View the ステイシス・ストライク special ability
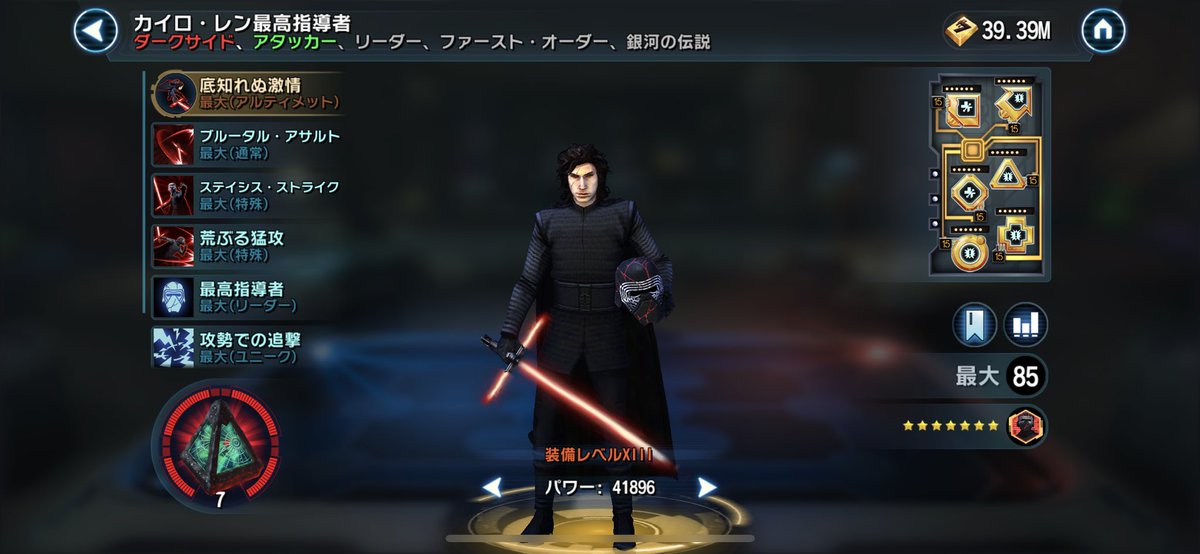The image size is (1200, 554). click(248, 195)
